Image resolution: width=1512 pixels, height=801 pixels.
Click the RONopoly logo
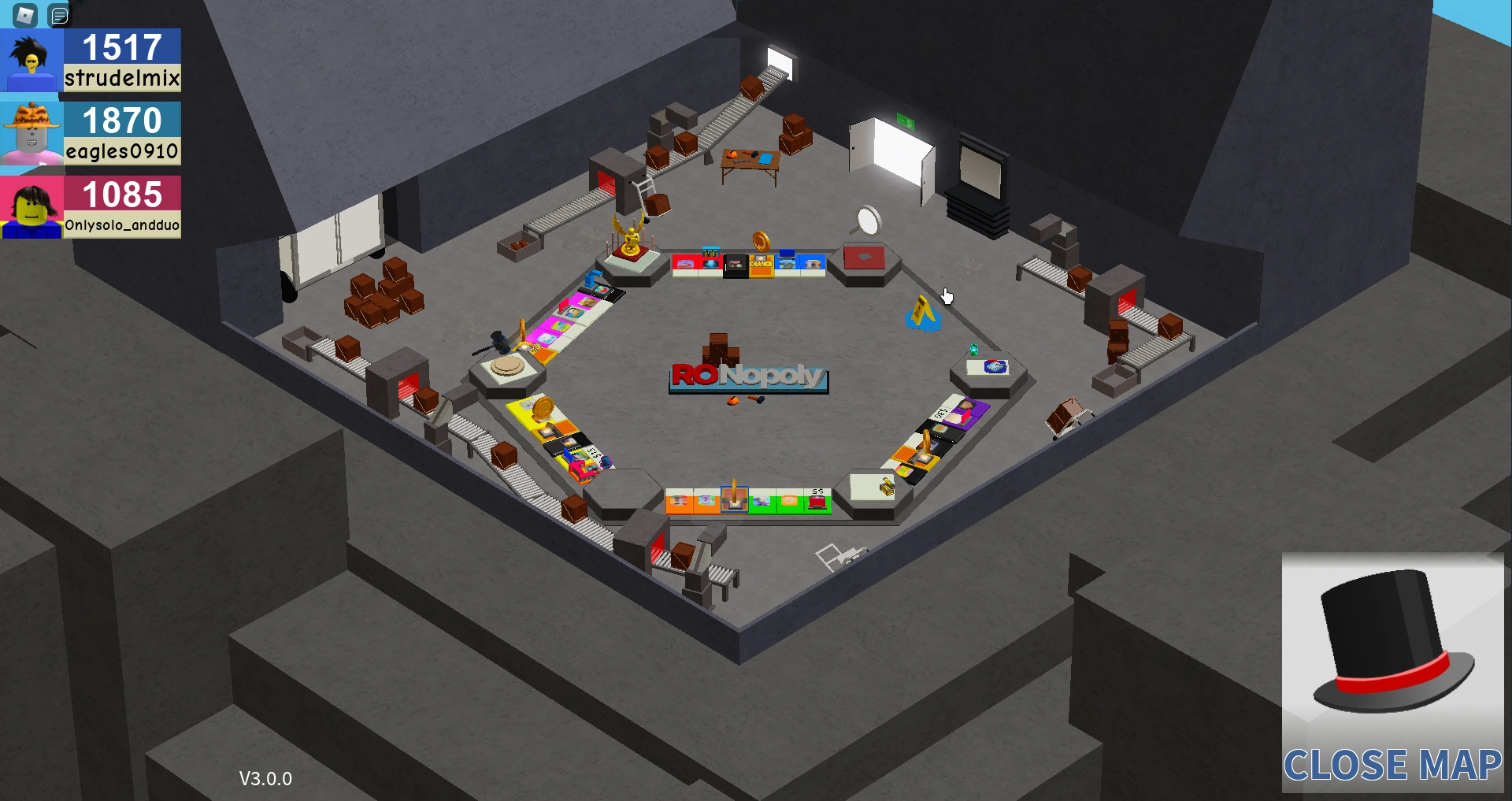[x=747, y=376]
